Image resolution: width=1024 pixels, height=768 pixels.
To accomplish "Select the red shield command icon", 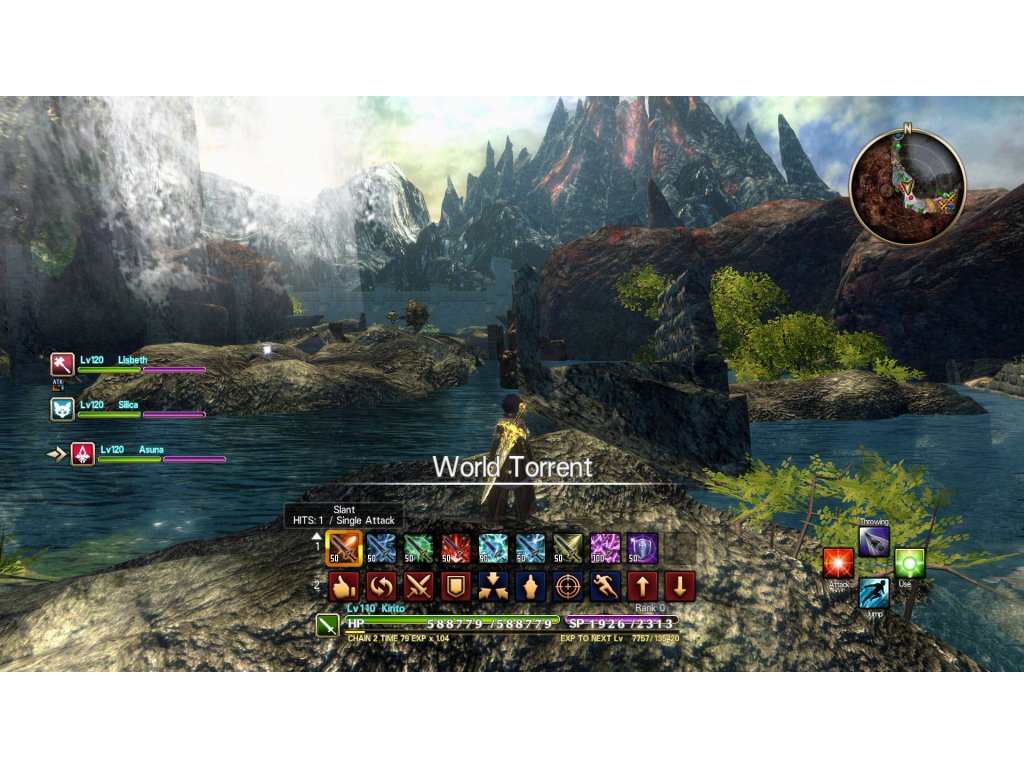I will (x=455, y=586).
